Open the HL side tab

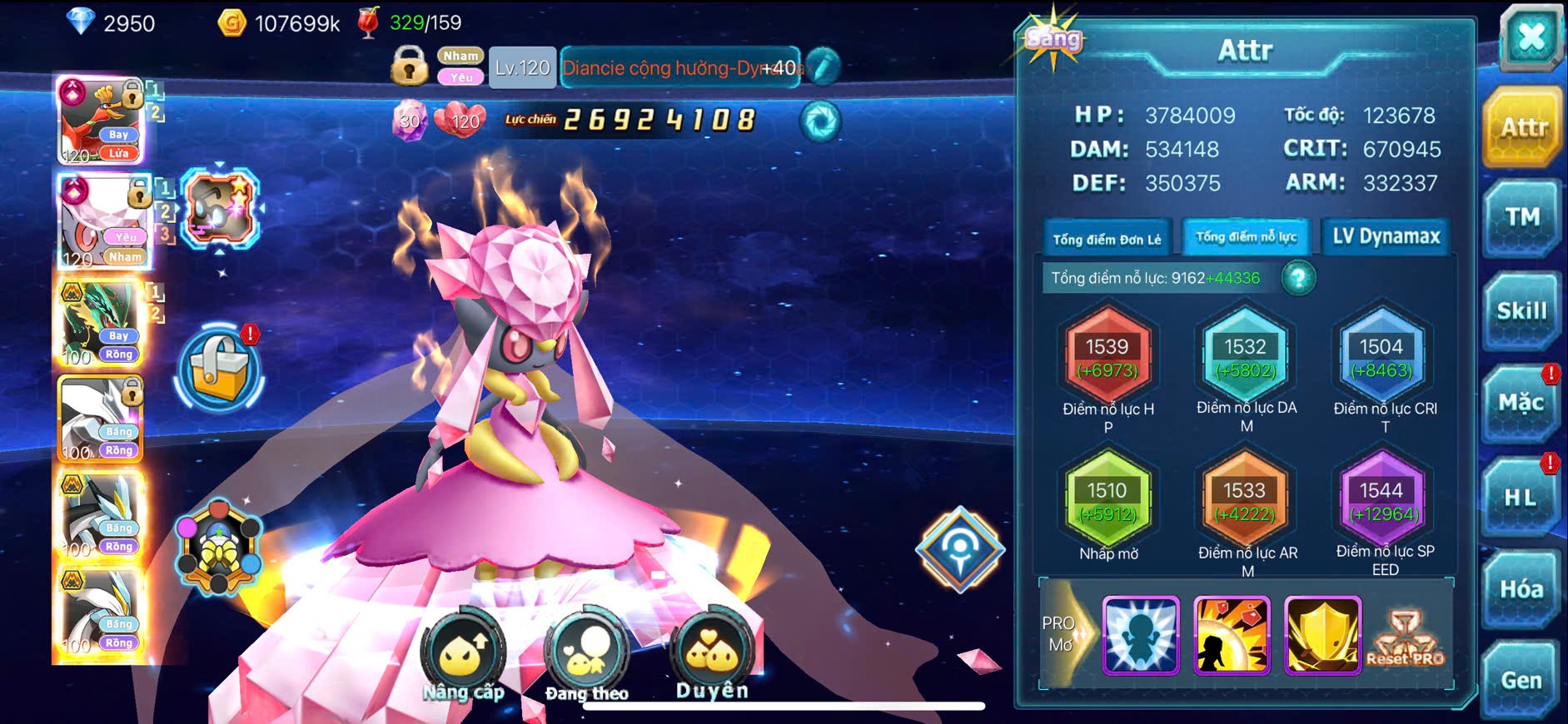pyautogui.click(x=1521, y=498)
